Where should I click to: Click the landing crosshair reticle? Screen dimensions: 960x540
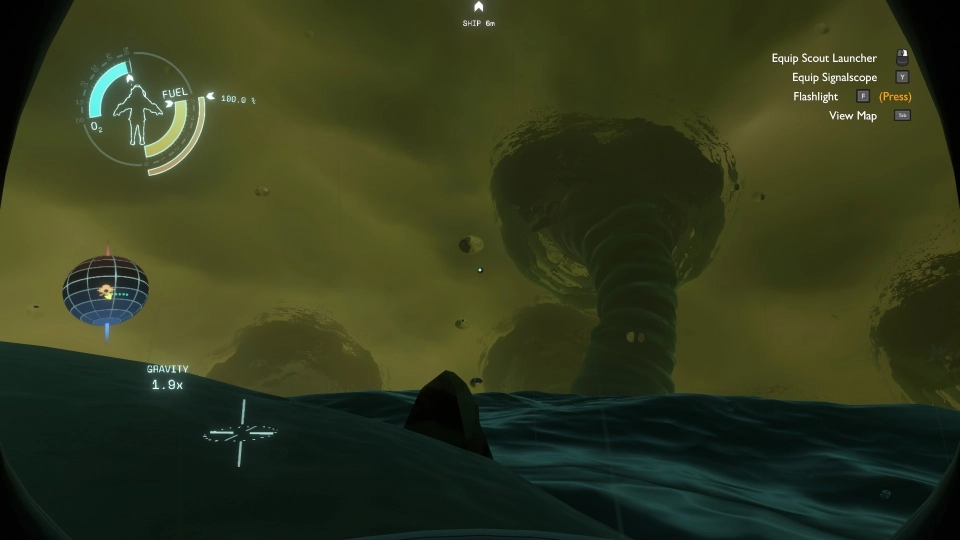pos(240,433)
